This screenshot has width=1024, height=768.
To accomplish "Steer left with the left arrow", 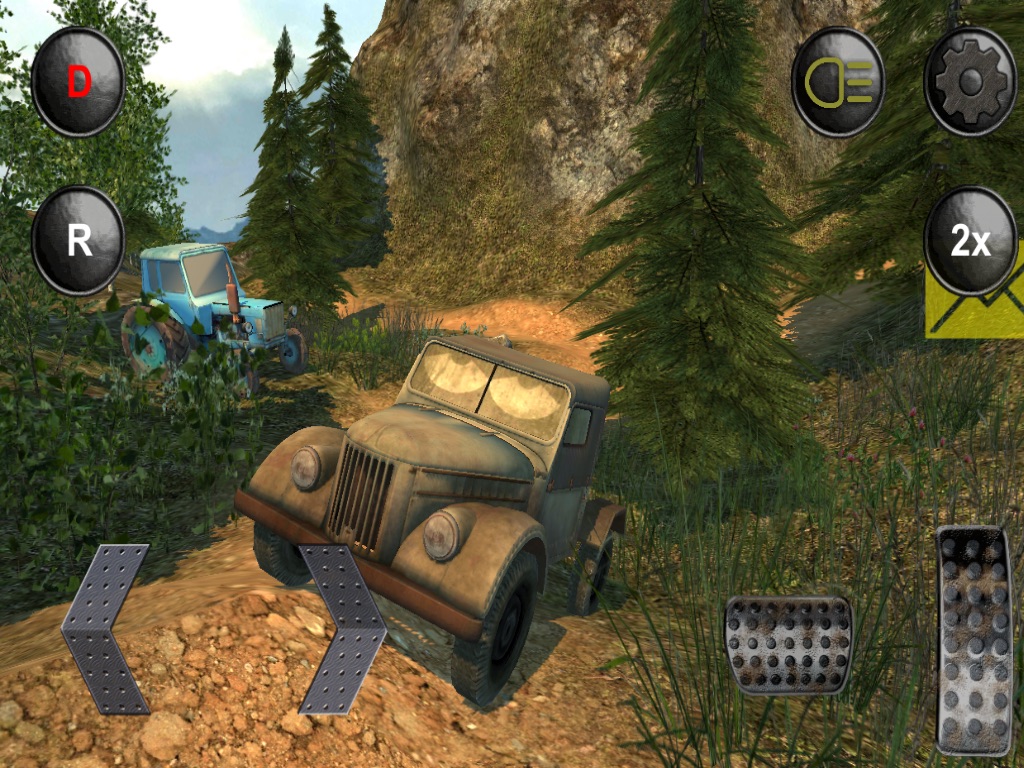I will pyautogui.click(x=105, y=628).
